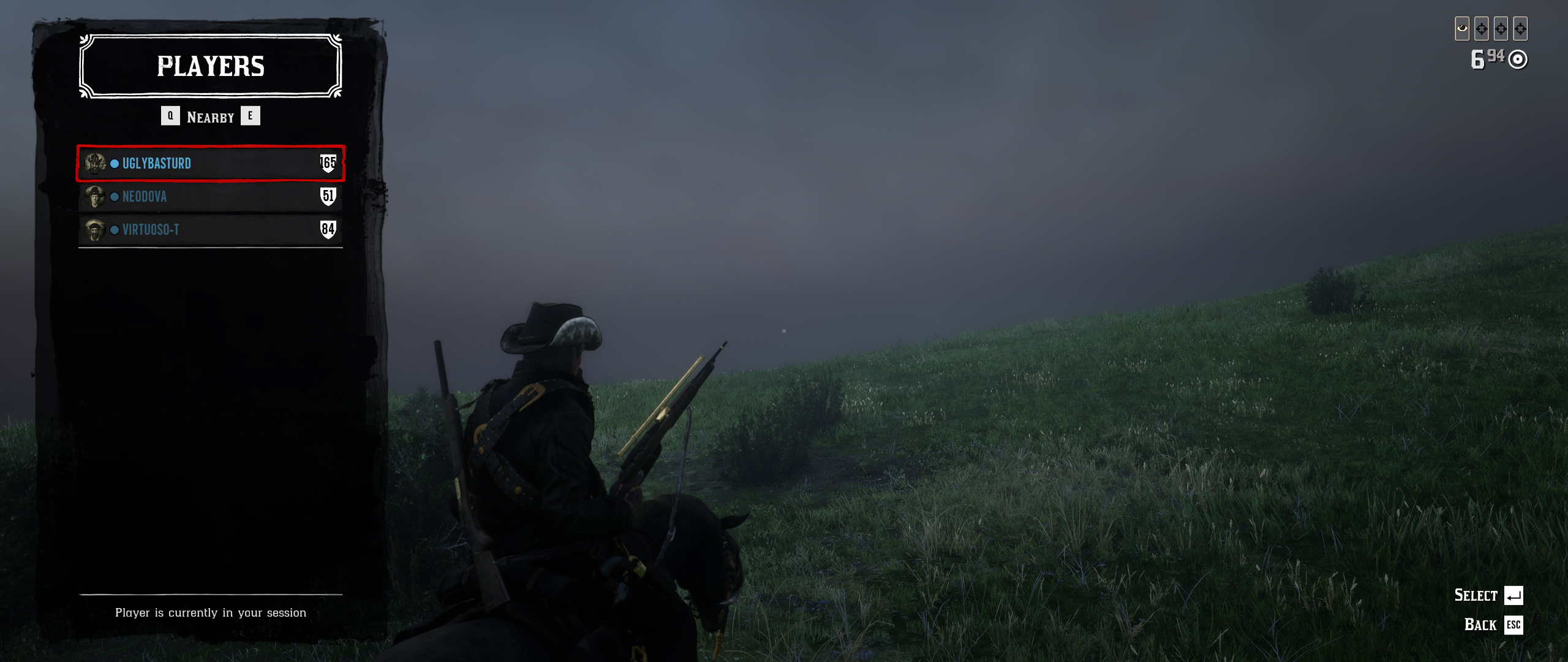Click the Nearby category selector
Viewport: 1568px width, 662px height.
click(x=210, y=117)
